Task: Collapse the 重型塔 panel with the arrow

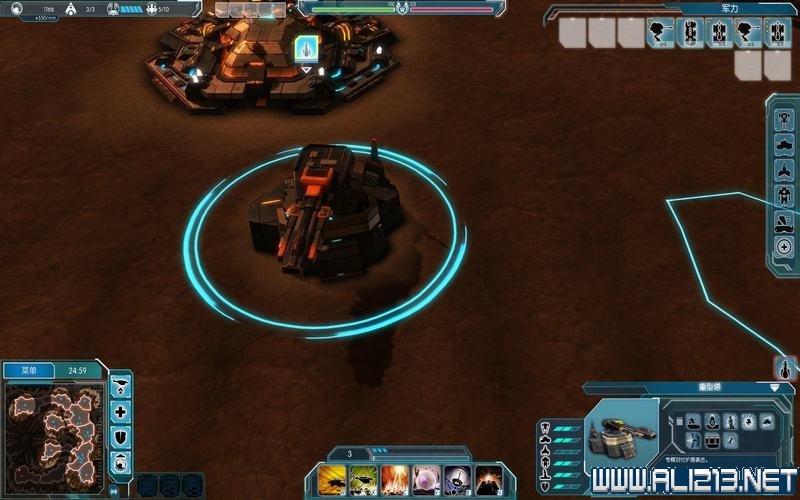Action: click(775, 387)
